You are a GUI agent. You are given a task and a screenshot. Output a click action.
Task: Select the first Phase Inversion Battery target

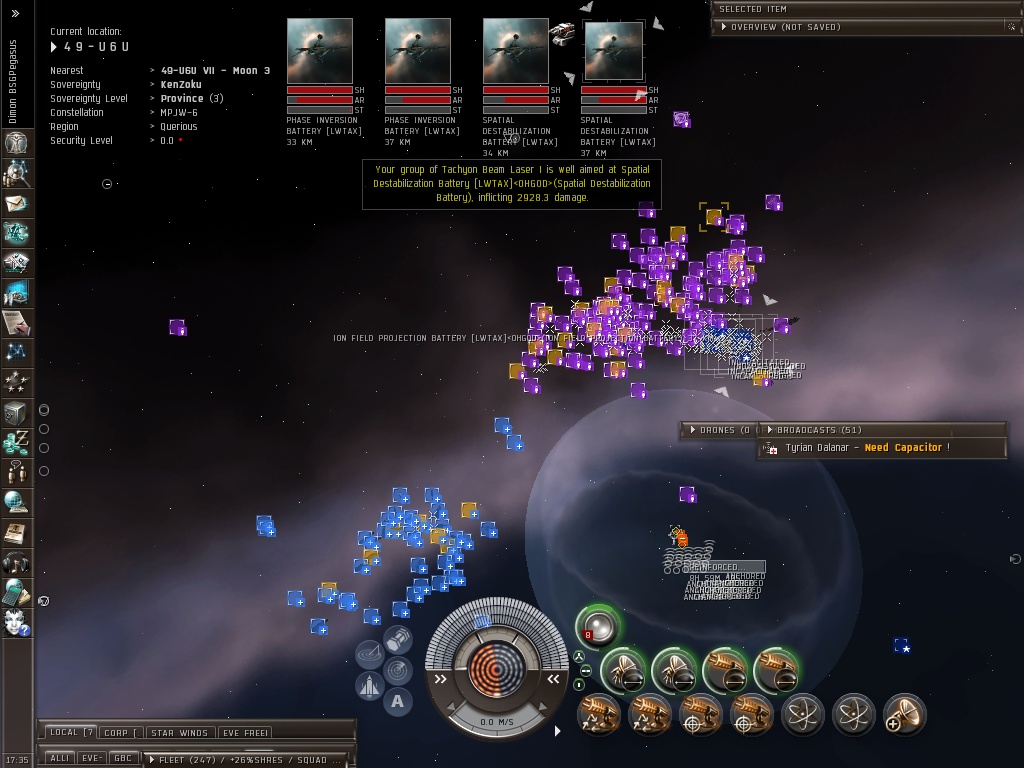320,50
